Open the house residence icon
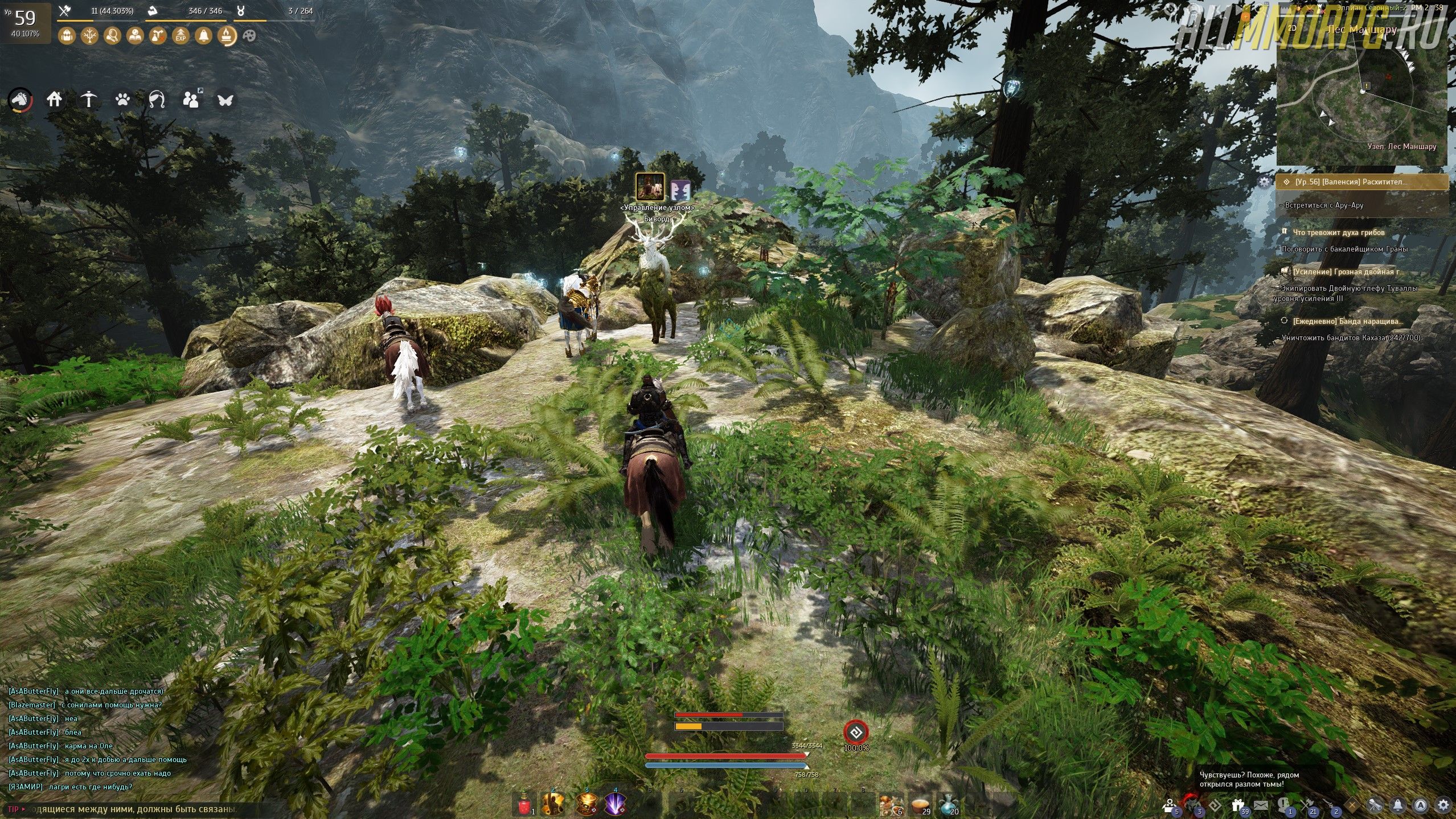Viewport: 1456px width, 819px height. [55, 100]
